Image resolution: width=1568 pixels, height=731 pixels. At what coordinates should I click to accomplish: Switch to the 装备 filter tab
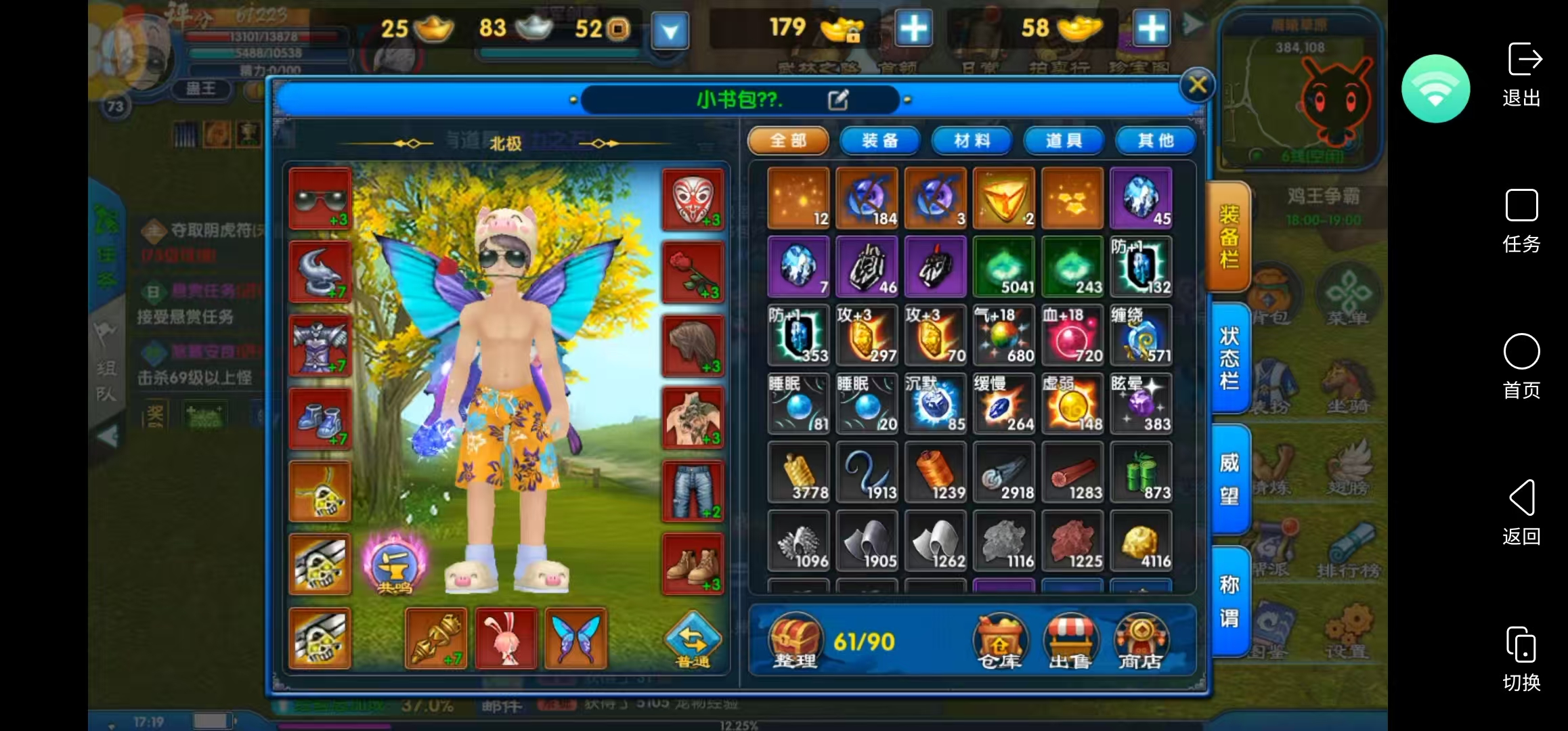[x=879, y=141]
